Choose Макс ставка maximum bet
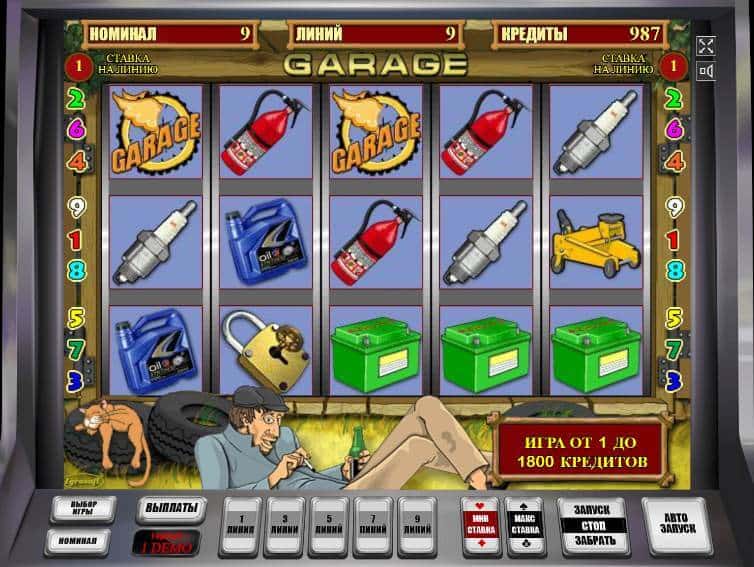754x567 pixels. [x=524, y=525]
